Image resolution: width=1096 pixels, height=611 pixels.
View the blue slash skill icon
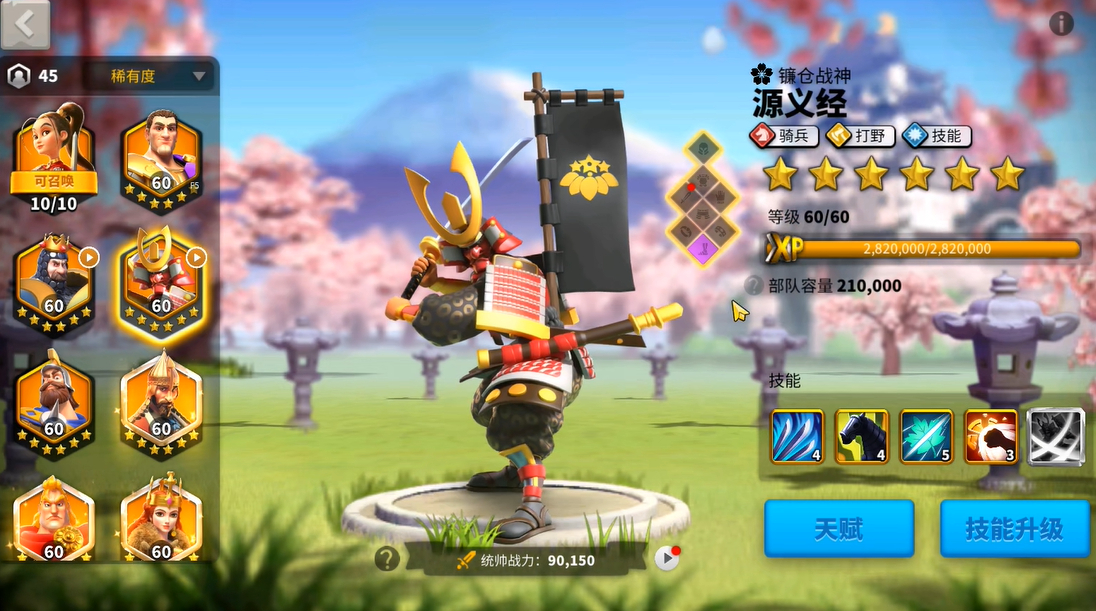click(797, 437)
